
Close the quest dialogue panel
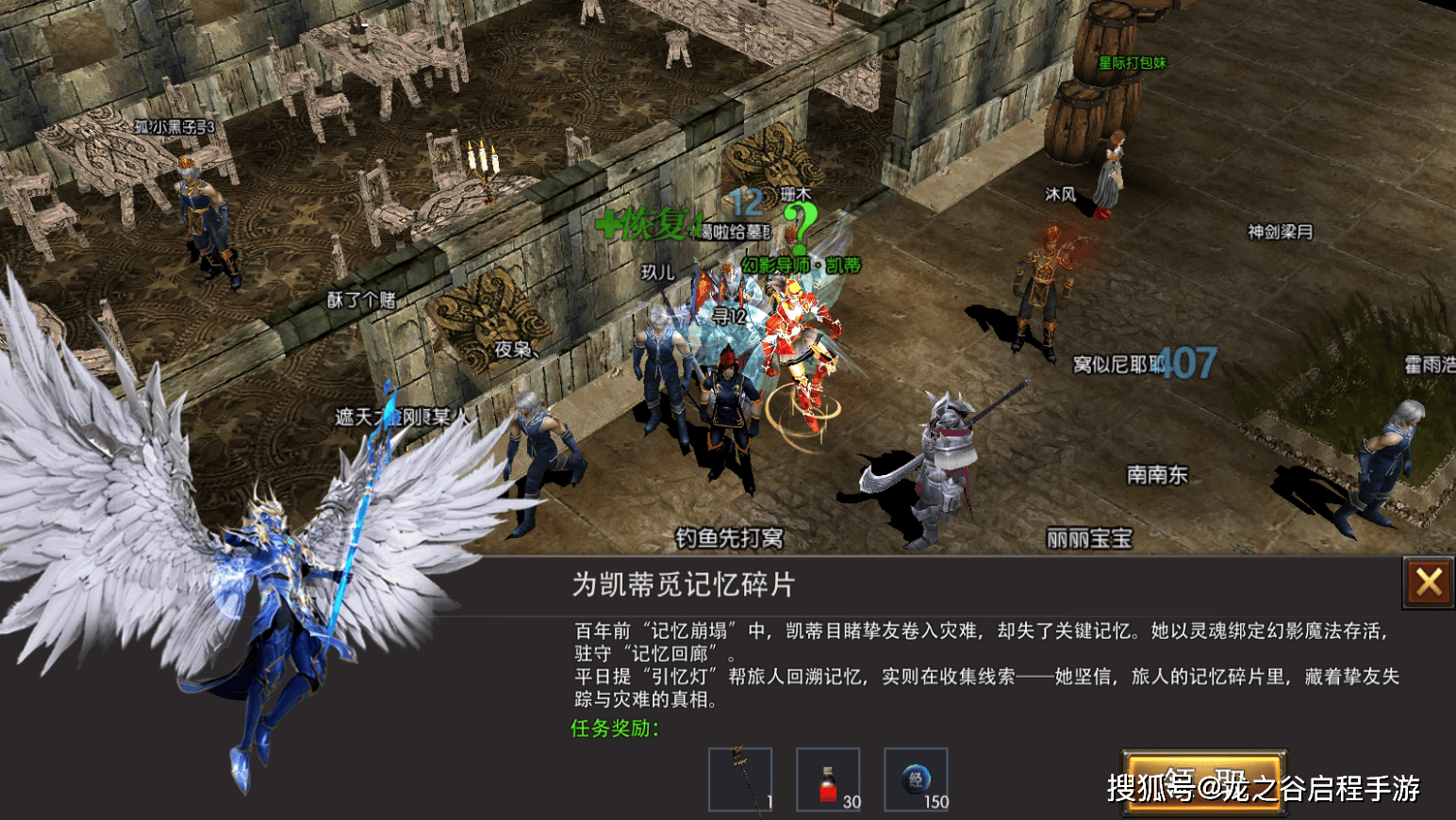[1429, 582]
